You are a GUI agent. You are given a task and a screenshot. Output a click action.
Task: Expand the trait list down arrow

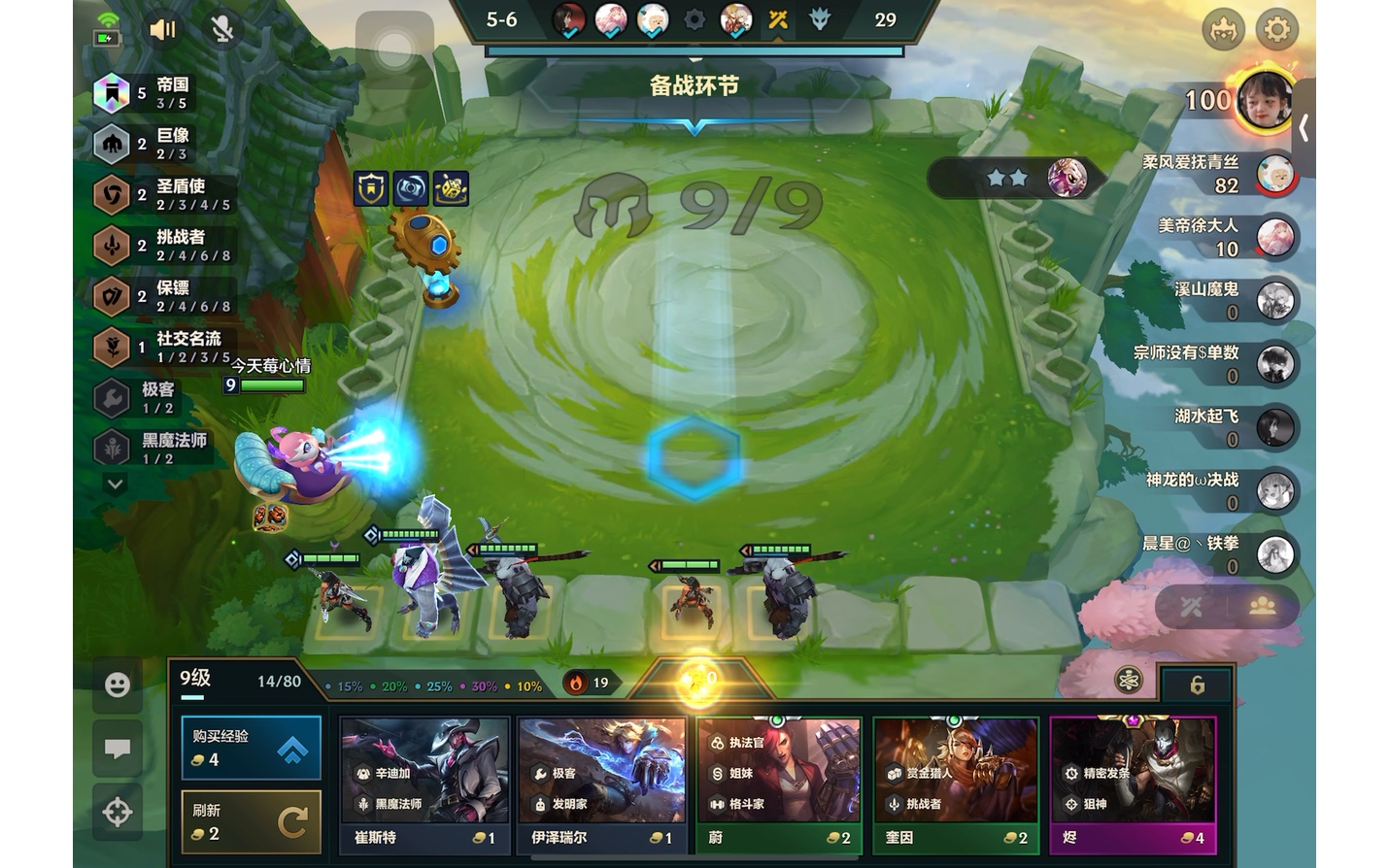coord(115,484)
